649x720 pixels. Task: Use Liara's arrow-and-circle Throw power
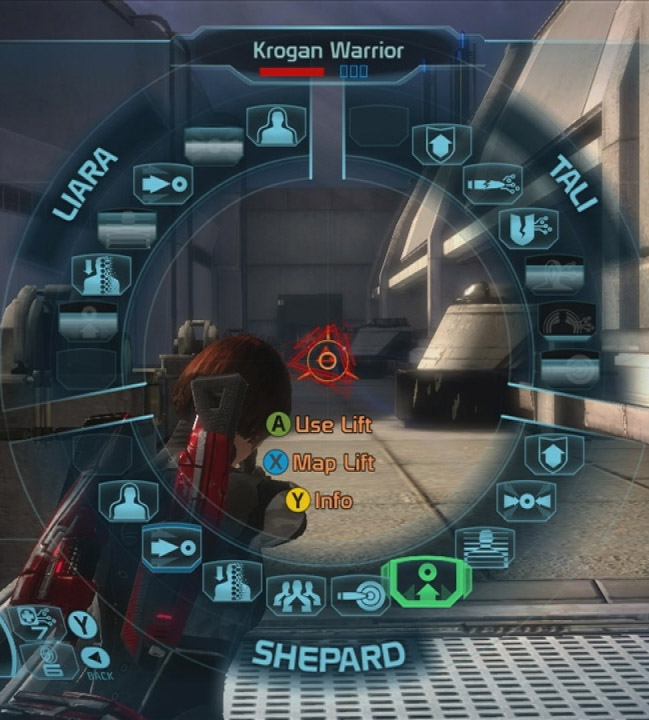point(162,184)
